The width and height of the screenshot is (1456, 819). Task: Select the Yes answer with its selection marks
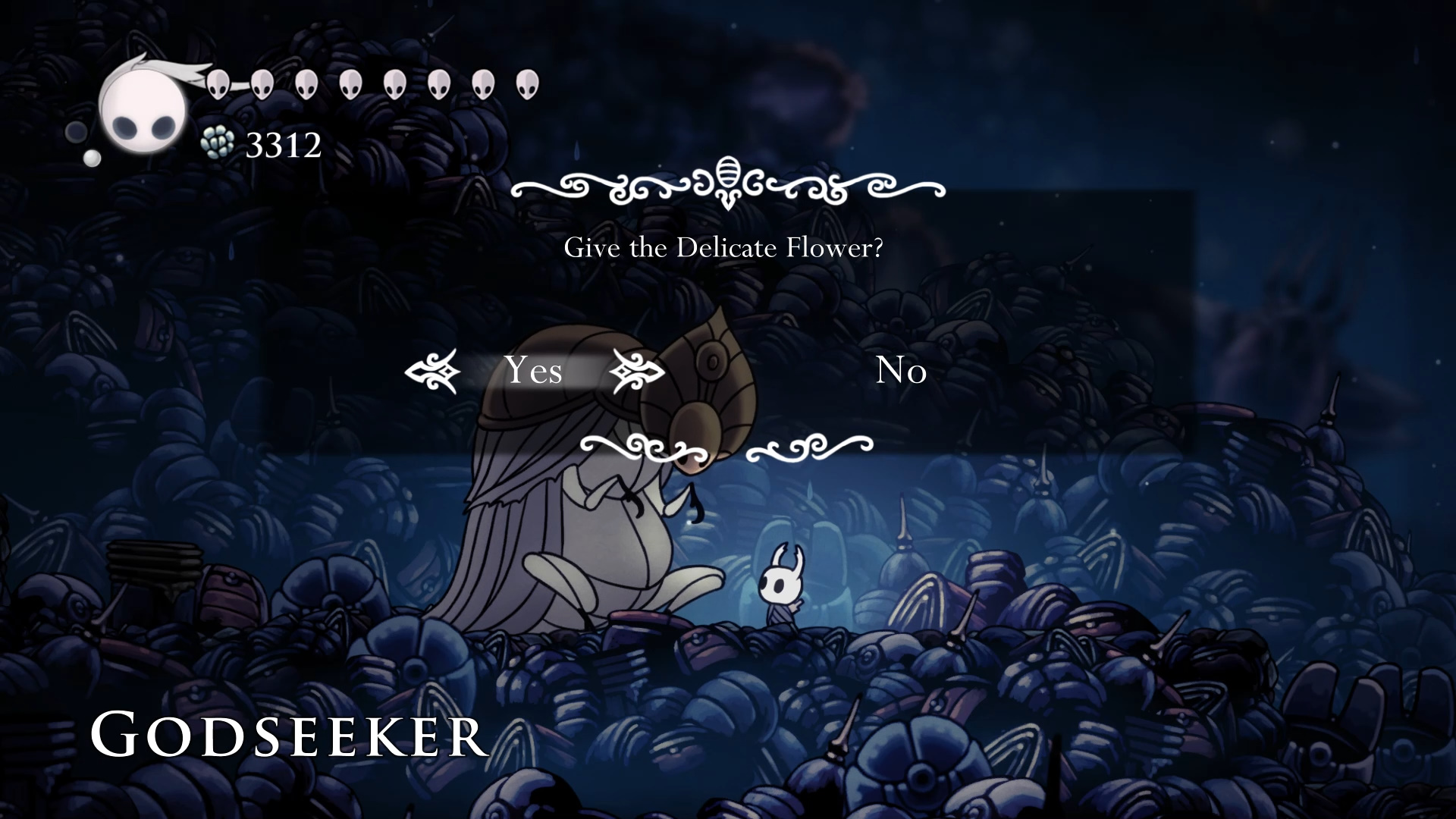[x=535, y=372]
